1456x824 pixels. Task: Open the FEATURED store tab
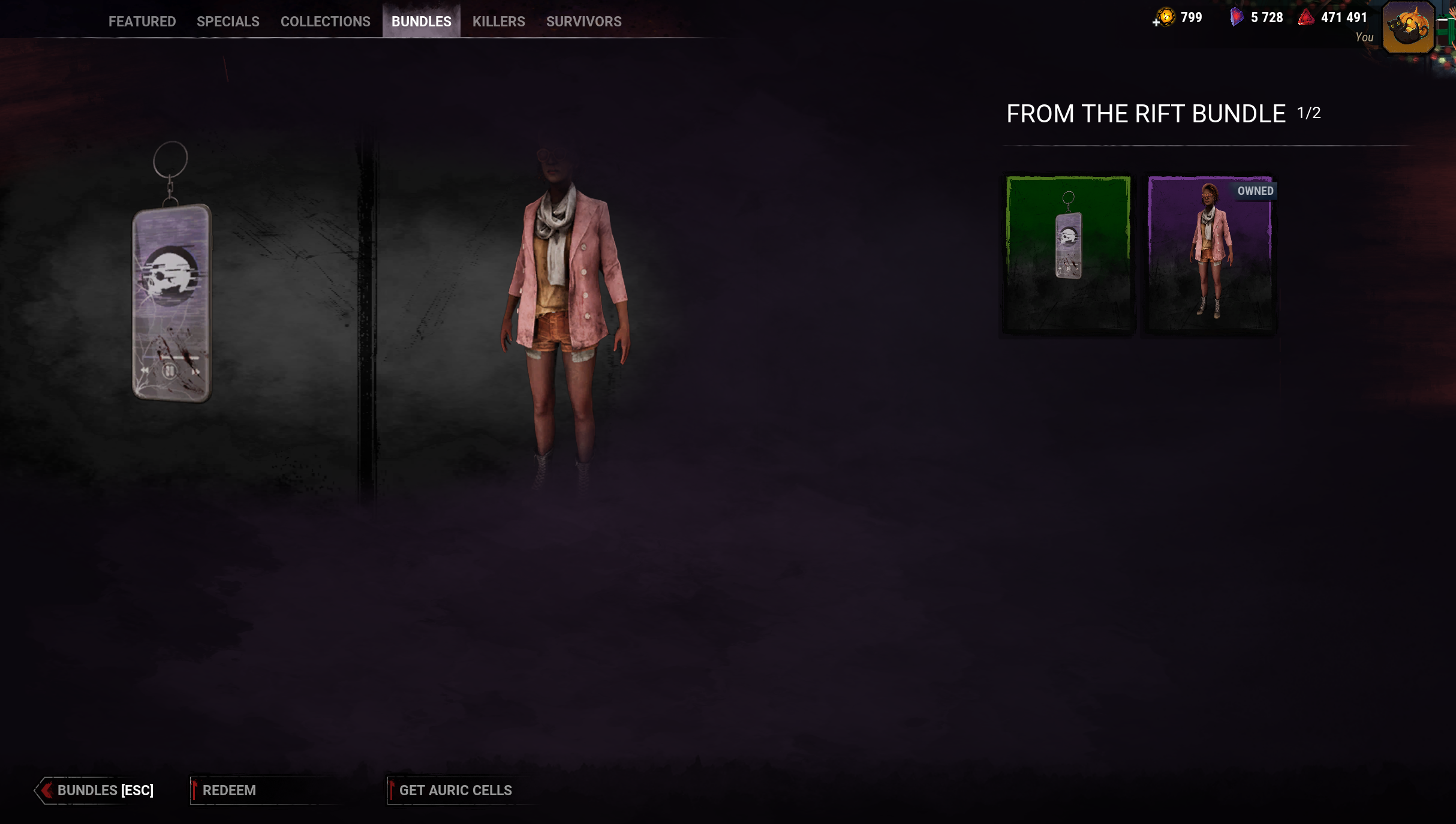tap(142, 21)
